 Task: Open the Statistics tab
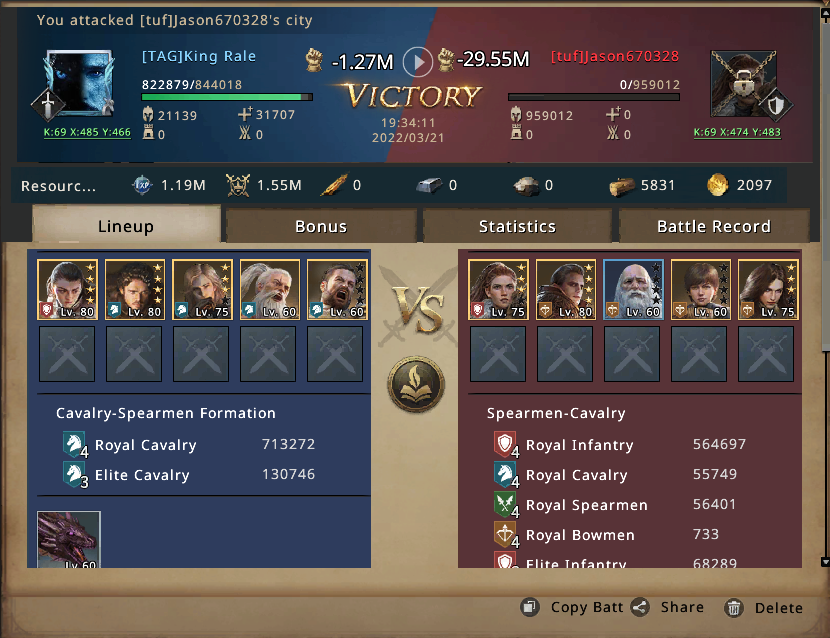click(517, 226)
